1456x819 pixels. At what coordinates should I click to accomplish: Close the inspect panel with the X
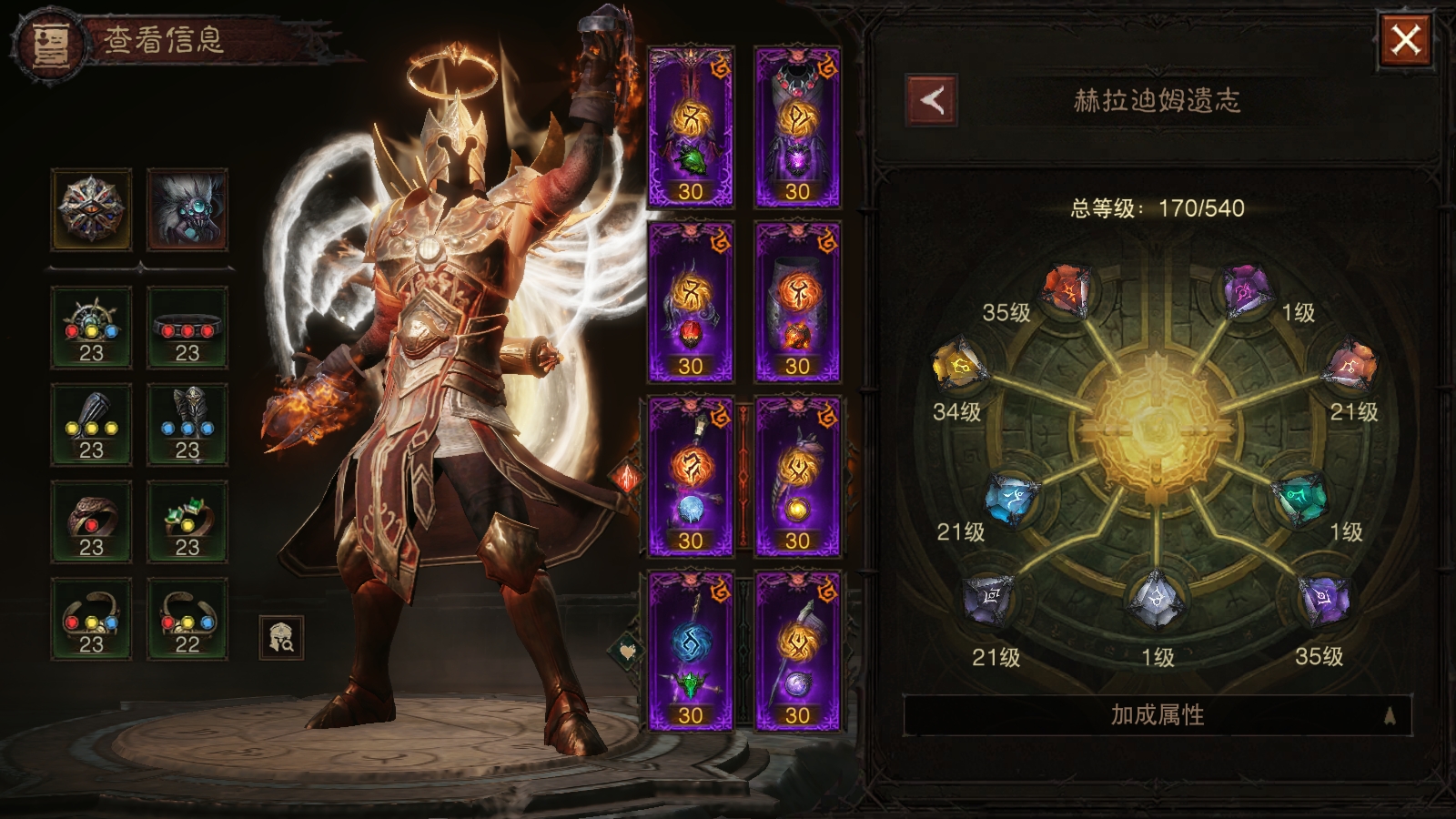pos(1406,40)
